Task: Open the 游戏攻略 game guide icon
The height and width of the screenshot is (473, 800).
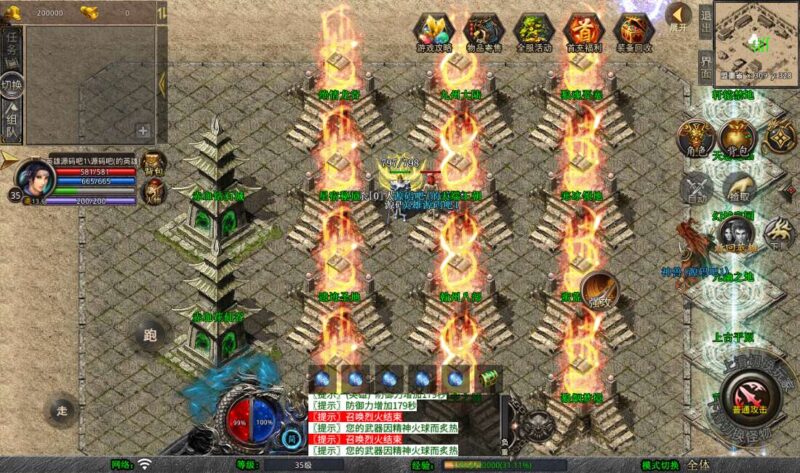Action: [434, 32]
